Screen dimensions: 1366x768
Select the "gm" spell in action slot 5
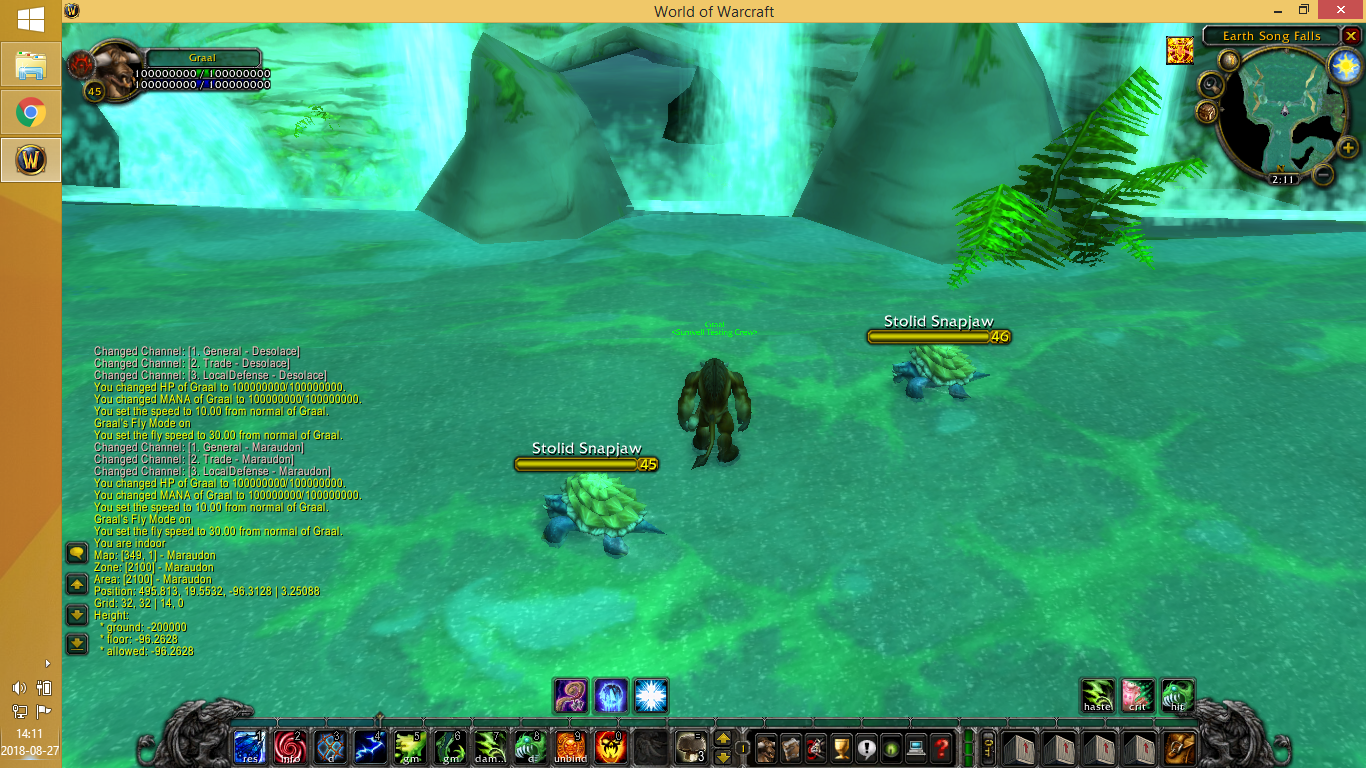408,746
